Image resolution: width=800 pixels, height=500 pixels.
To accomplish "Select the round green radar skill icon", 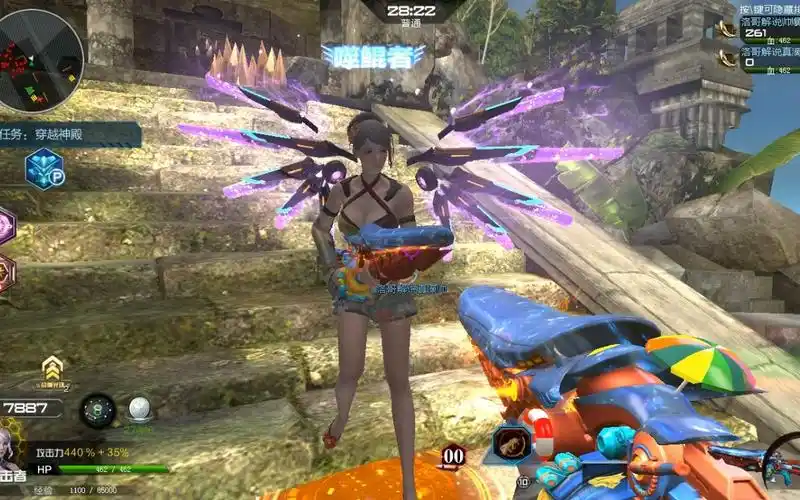I will pos(98,410).
